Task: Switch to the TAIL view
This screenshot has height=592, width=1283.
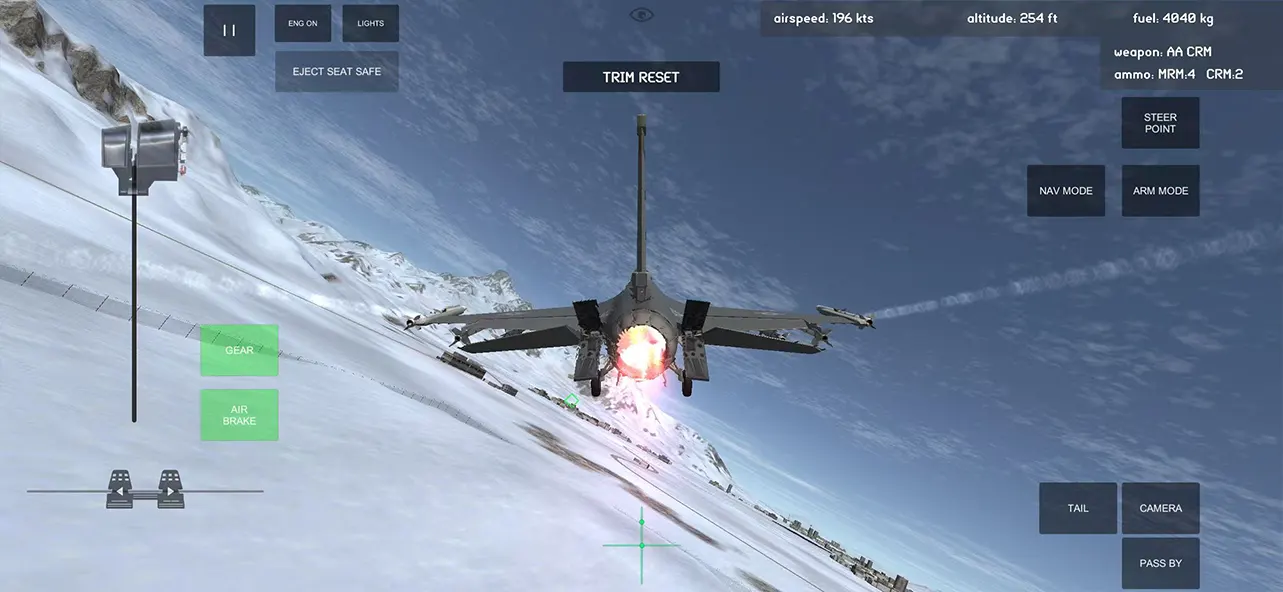Action: (x=1077, y=508)
